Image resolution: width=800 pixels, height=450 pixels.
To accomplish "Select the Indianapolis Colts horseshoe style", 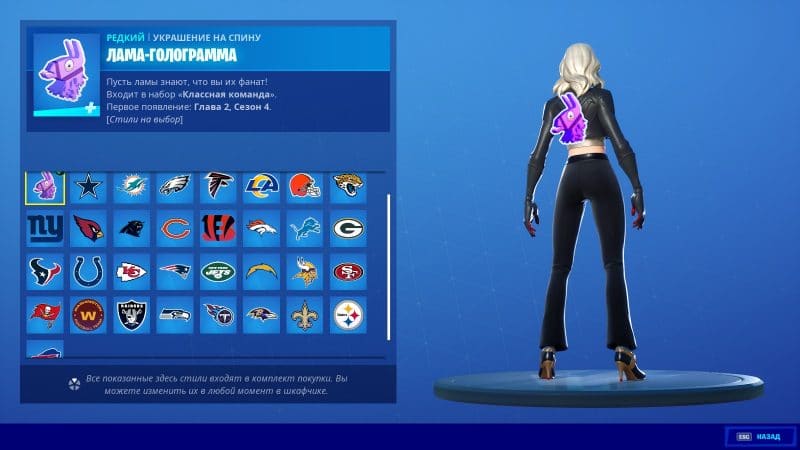I will (x=88, y=271).
